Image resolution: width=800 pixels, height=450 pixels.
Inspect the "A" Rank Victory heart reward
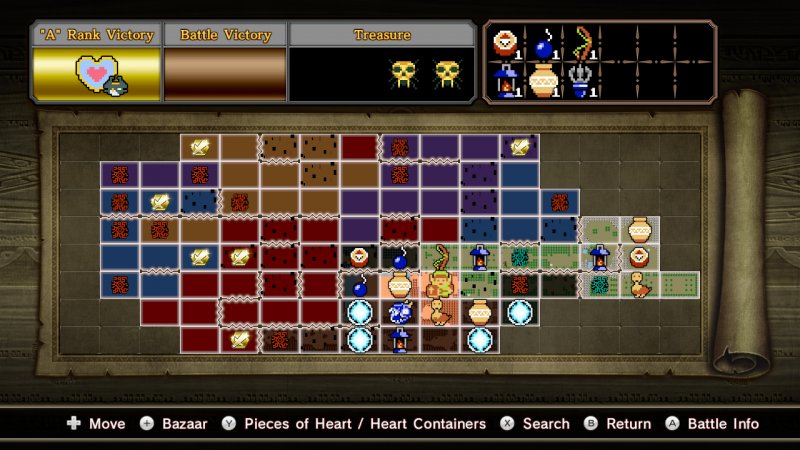tap(96, 74)
